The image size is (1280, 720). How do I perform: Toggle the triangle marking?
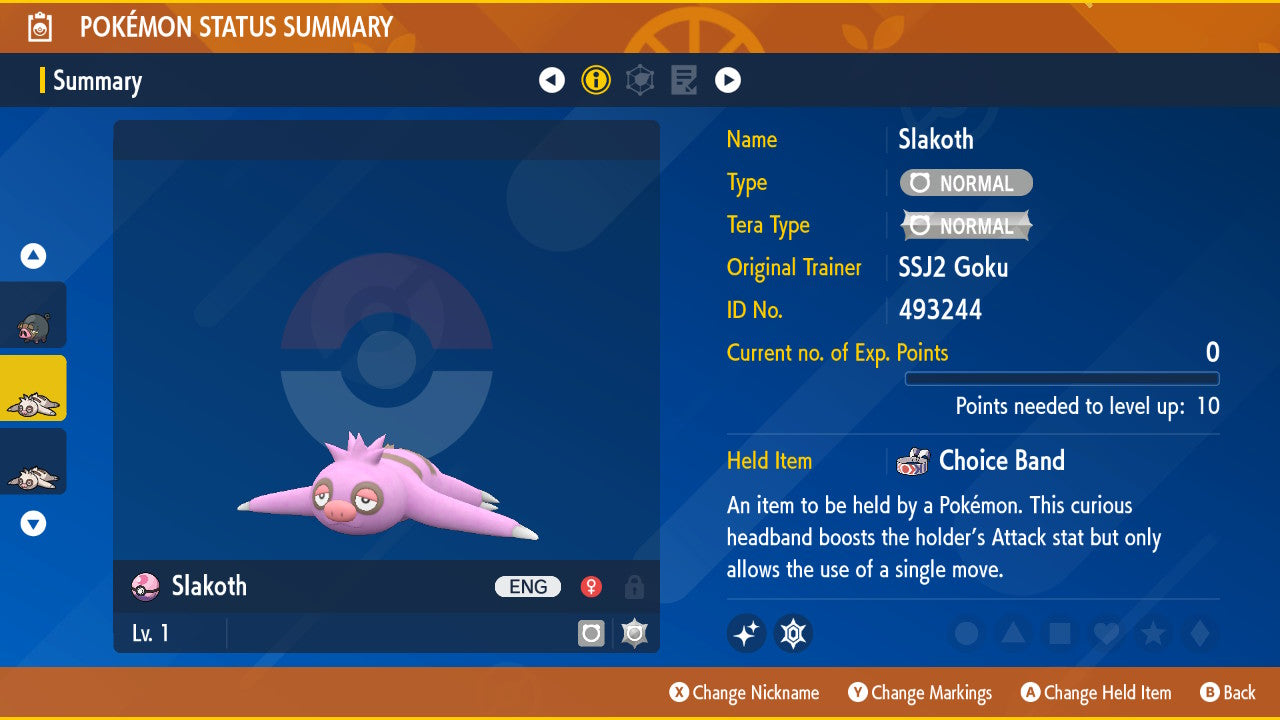pyautogui.click(x=1012, y=634)
